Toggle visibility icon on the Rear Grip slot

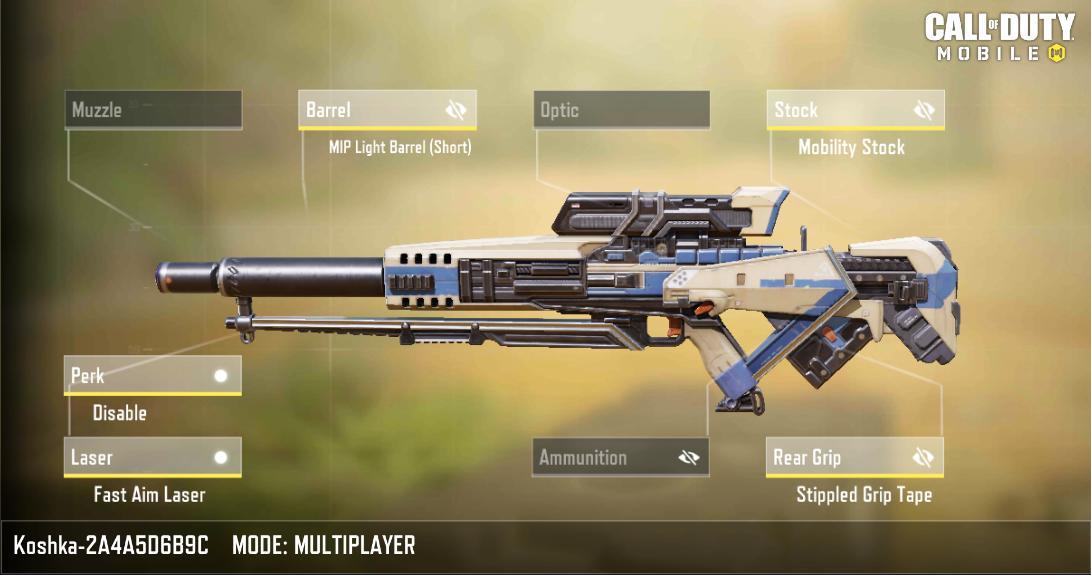(x=923, y=458)
